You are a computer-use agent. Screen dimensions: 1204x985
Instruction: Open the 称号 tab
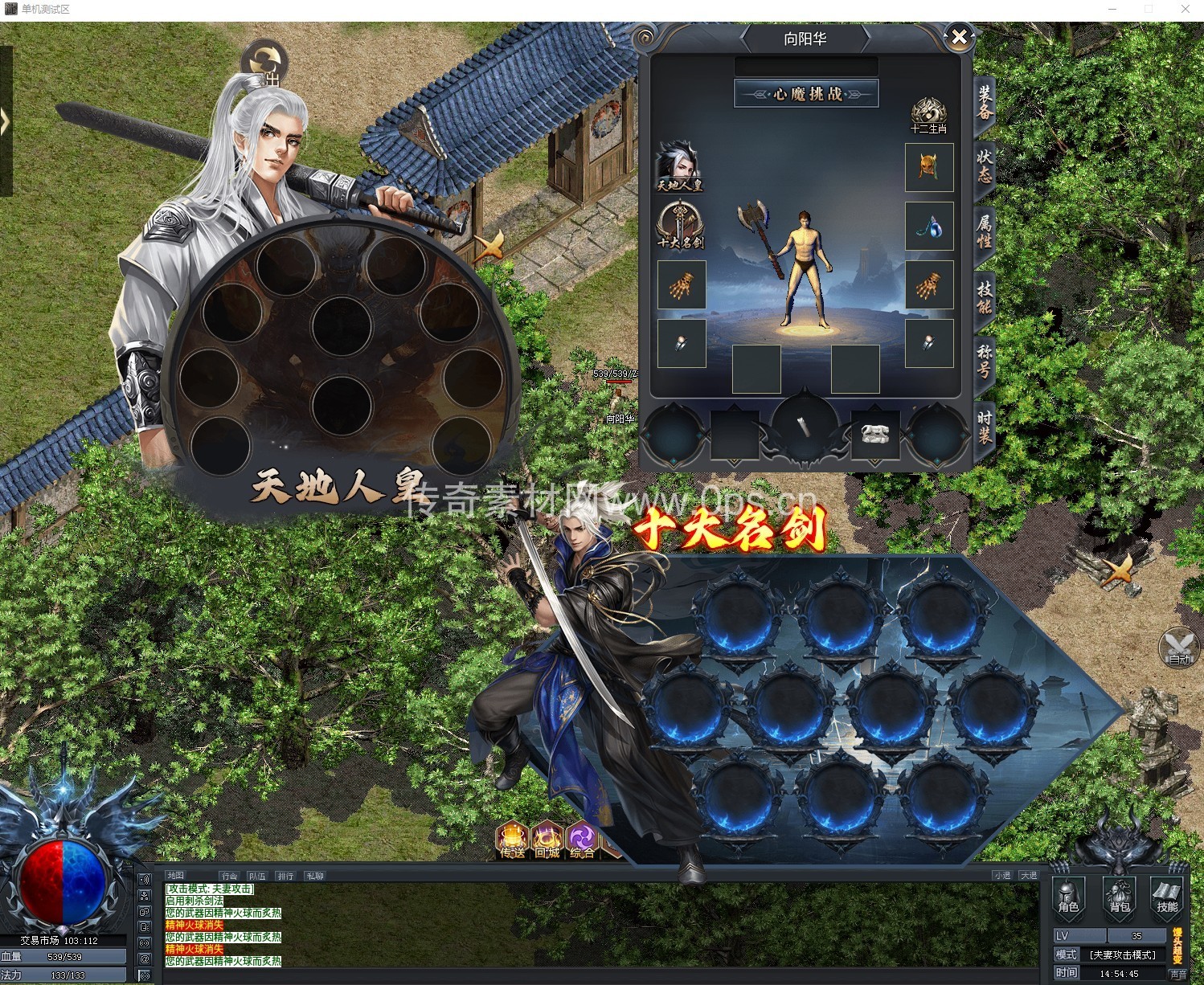point(985,361)
